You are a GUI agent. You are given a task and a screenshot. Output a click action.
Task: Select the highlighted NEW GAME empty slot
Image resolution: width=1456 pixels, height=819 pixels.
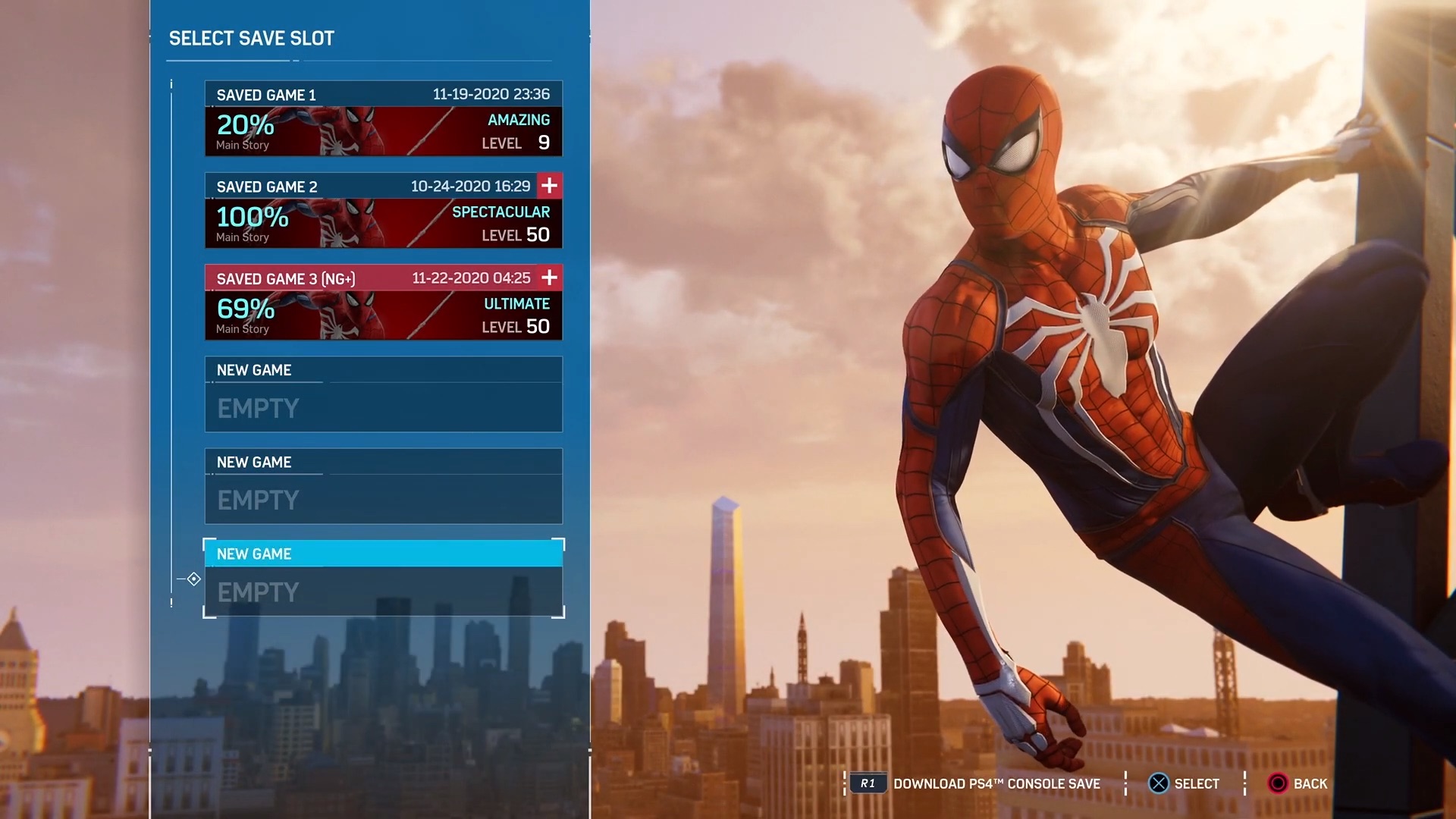coord(383,576)
